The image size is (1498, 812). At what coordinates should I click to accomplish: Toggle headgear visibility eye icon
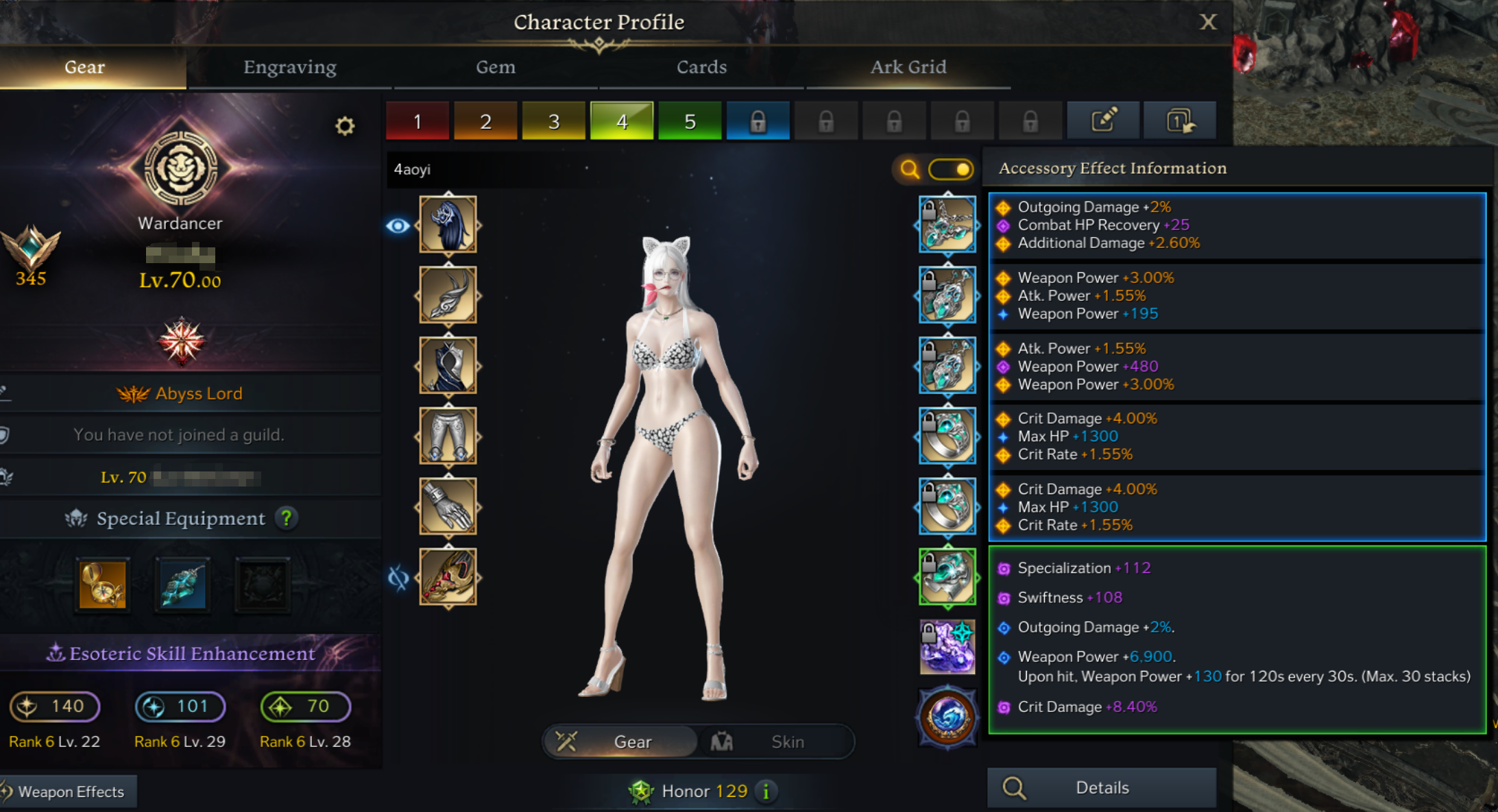pyautogui.click(x=398, y=225)
